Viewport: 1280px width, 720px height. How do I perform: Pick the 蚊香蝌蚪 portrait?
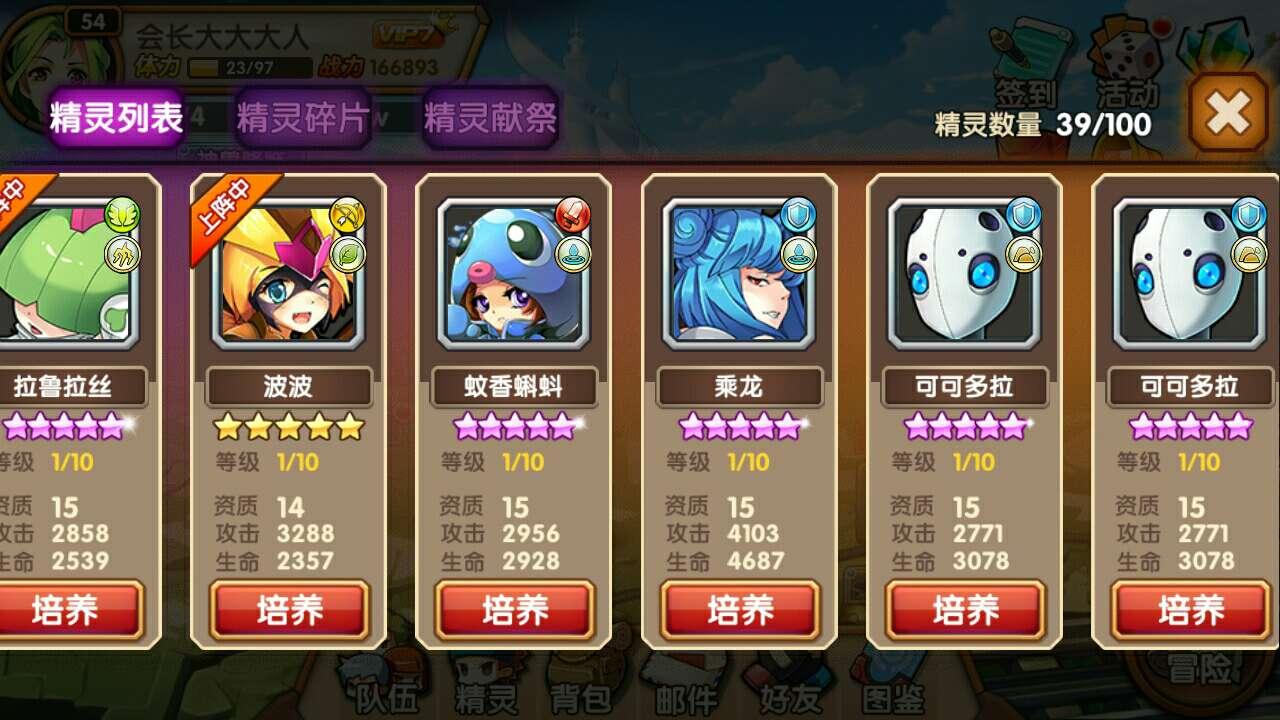(514, 270)
